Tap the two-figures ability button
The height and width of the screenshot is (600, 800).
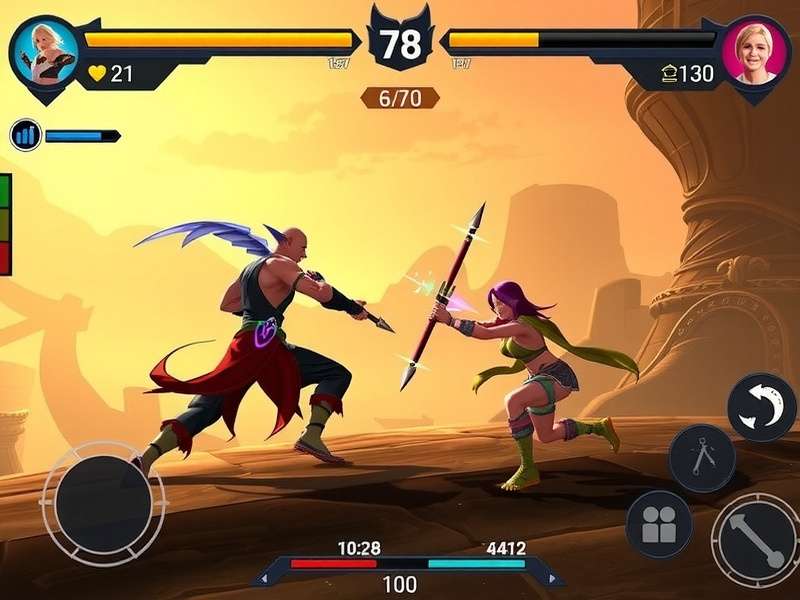click(659, 523)
